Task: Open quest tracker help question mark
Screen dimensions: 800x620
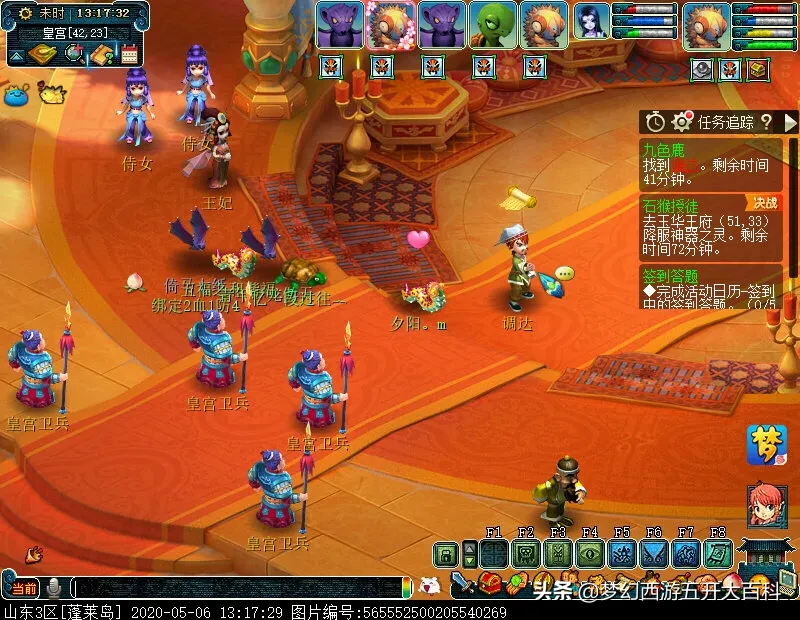Action: [766, 122]
